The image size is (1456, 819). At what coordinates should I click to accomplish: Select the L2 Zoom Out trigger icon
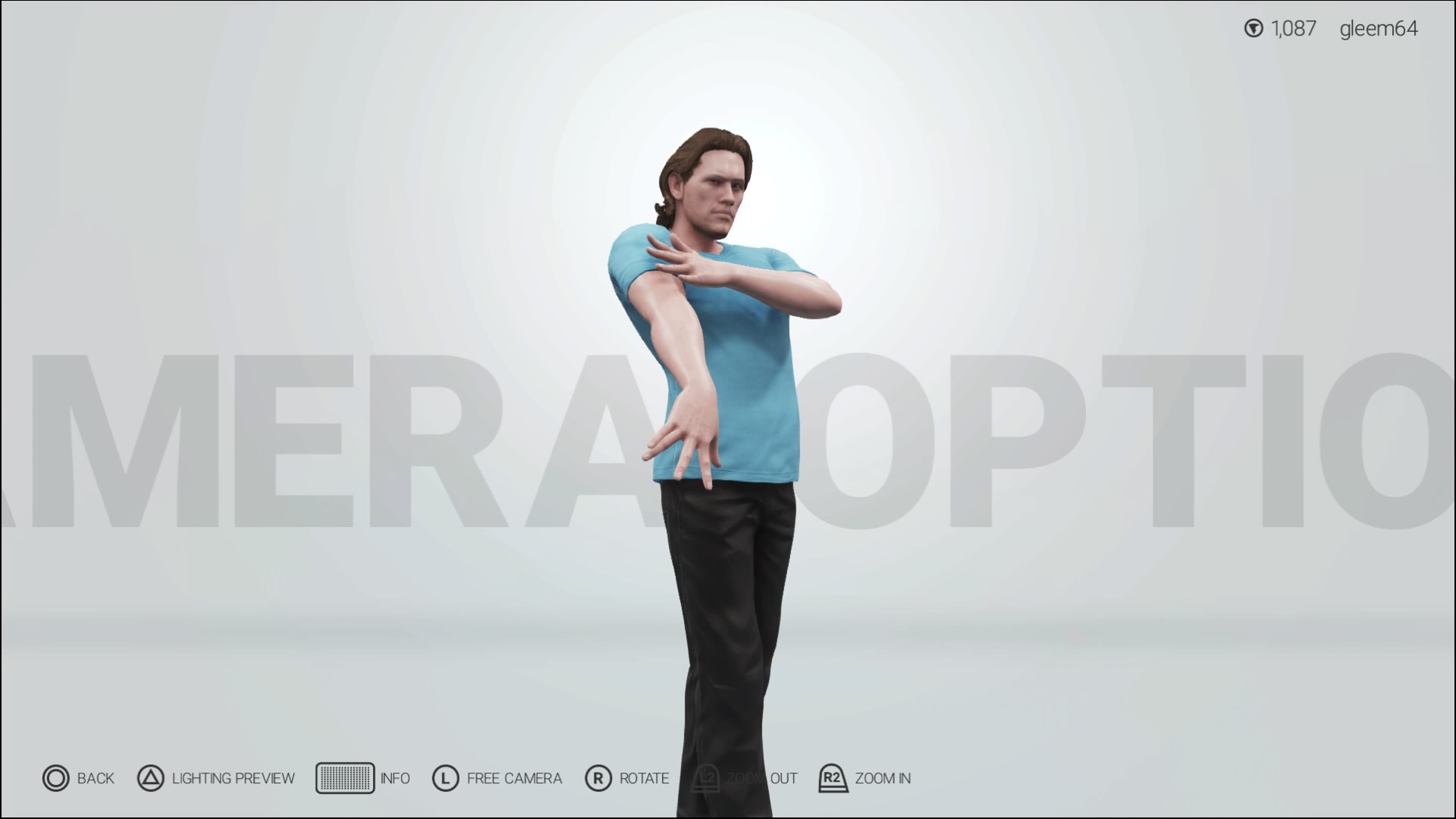[x=706, y=778]
